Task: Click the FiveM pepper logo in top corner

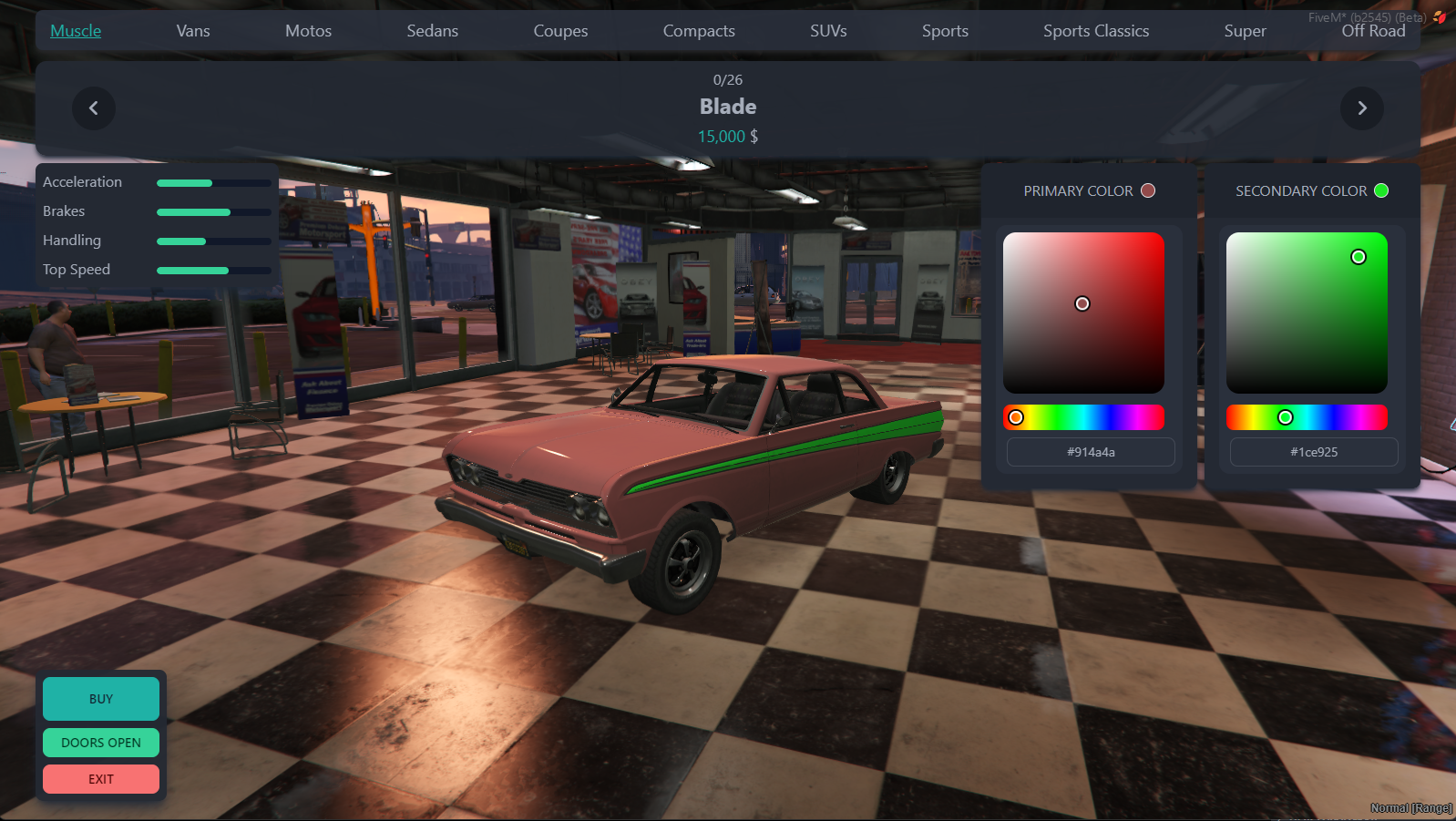Action: [1439, 15]
